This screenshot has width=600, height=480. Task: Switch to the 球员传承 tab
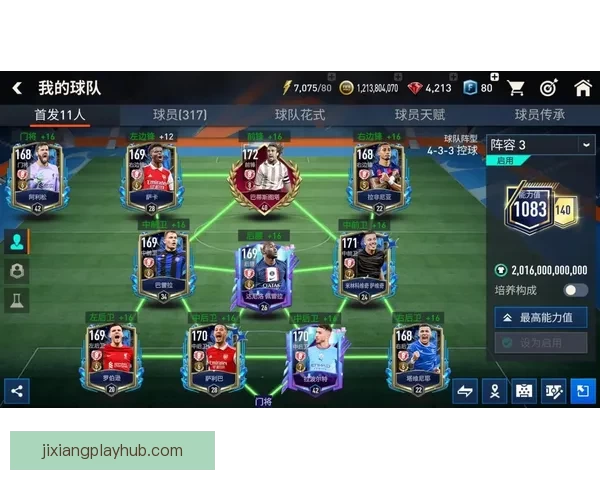coord(540,115)
